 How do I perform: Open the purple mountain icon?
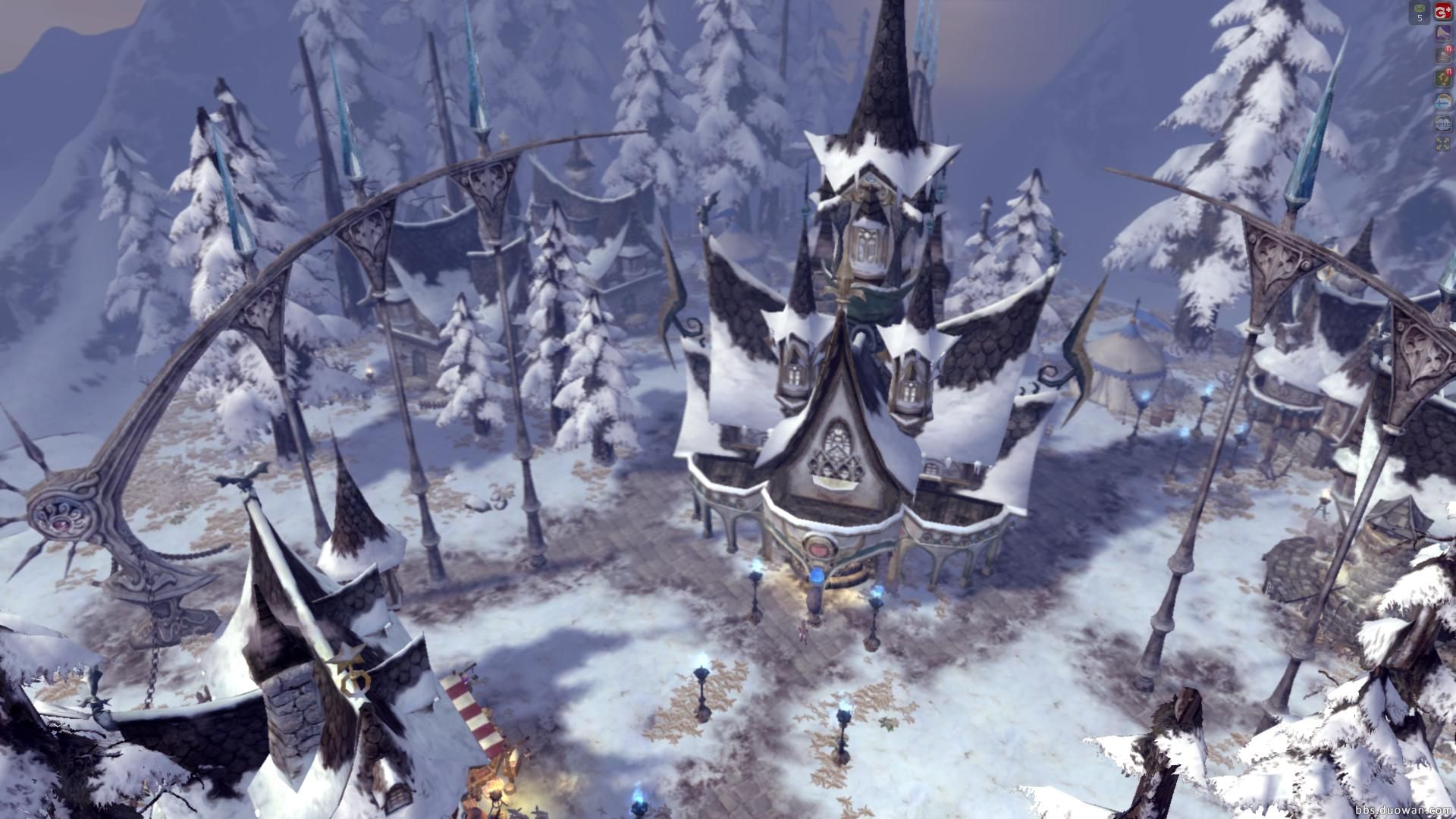tap(1442, 33)
